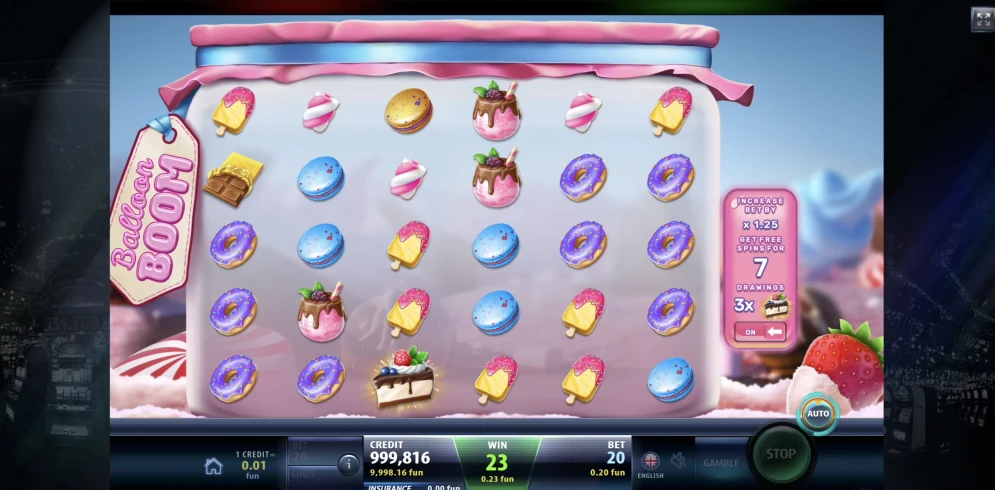The image size is (995, 490).
Task: Click the GAMBLE button
Action: coord(721,463)
